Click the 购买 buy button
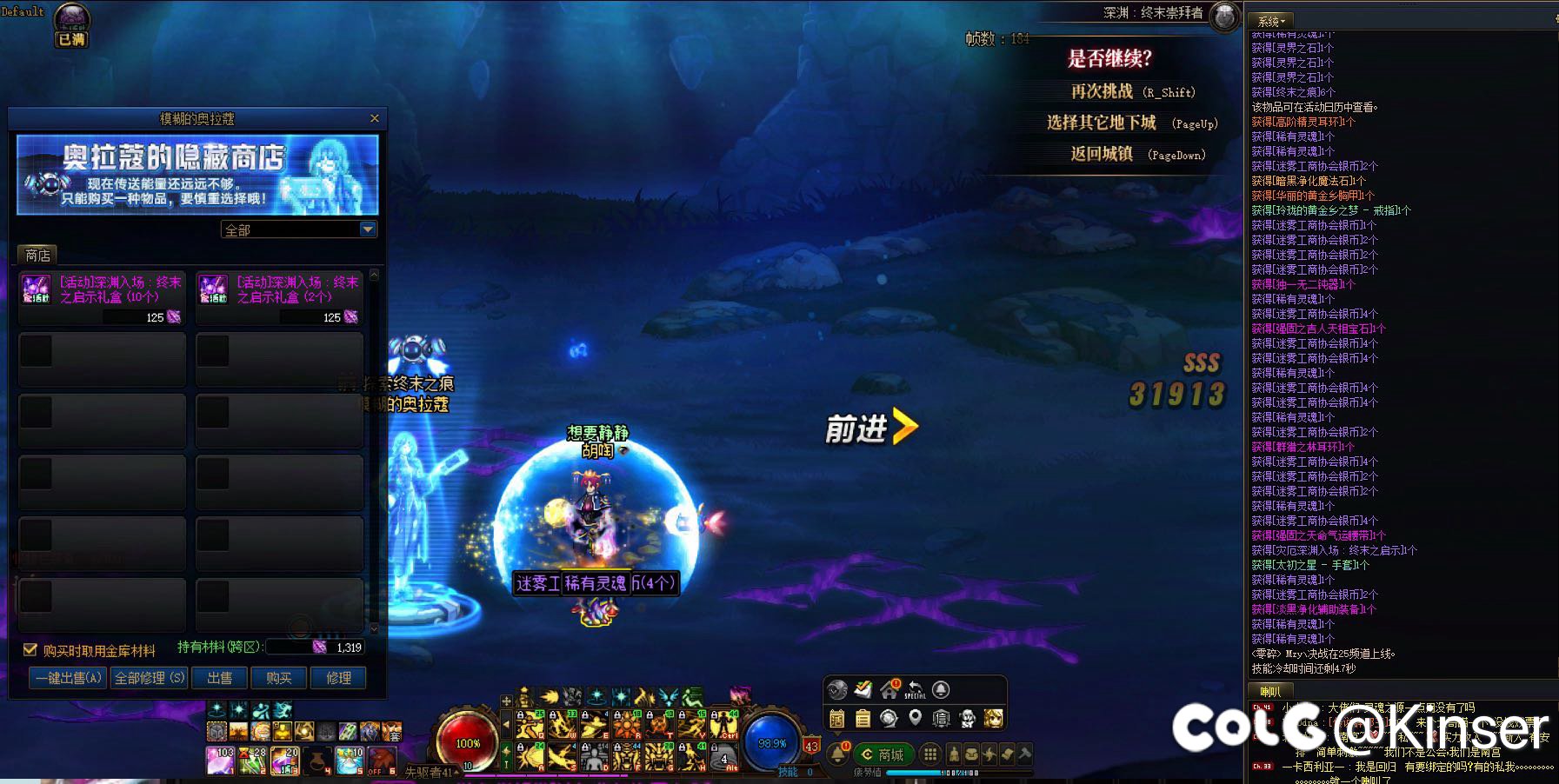The image size is (1559, 784). [x=278, y=678]
